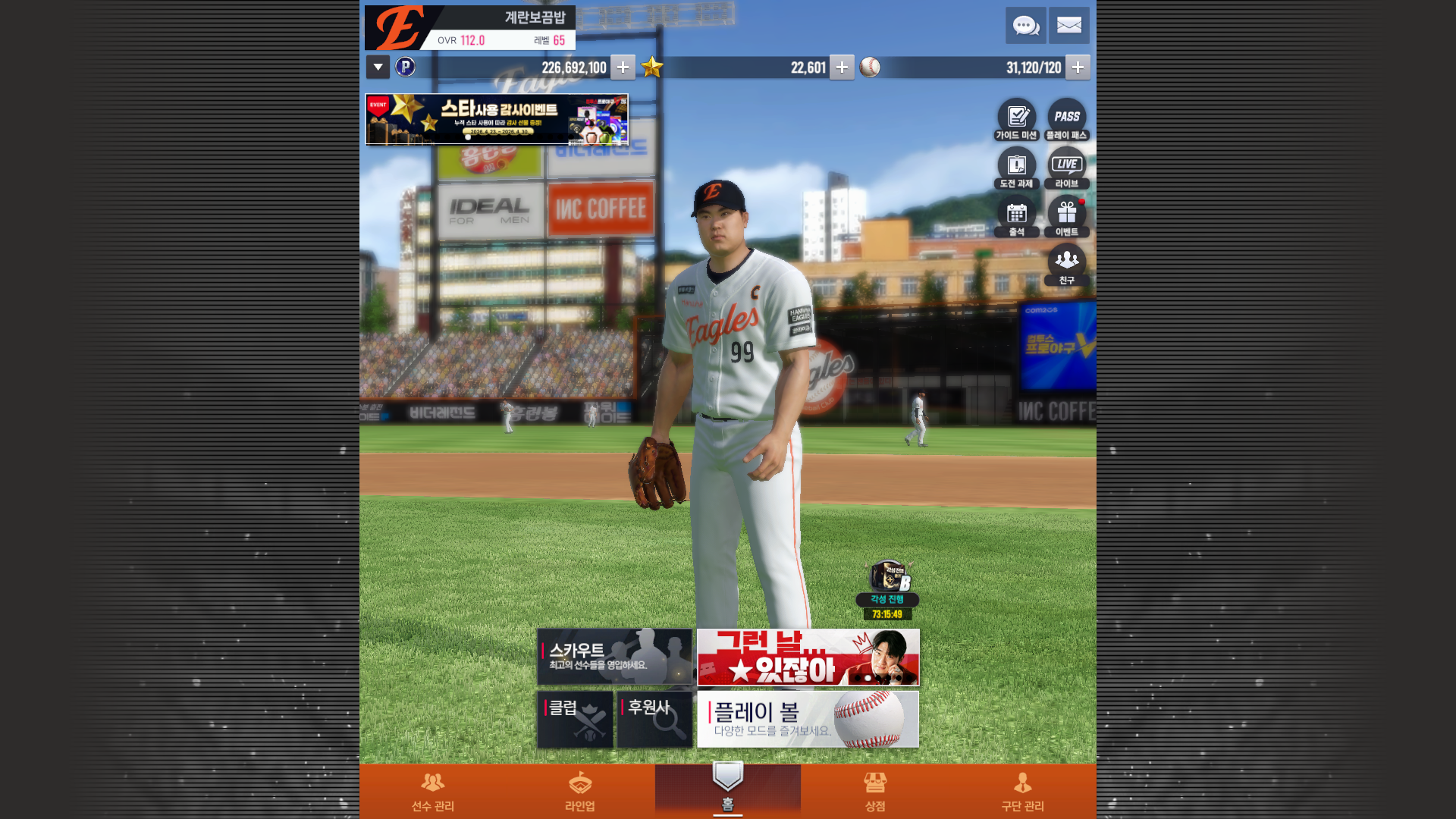Select 플레이 볼 to play a game

(808, 719)
